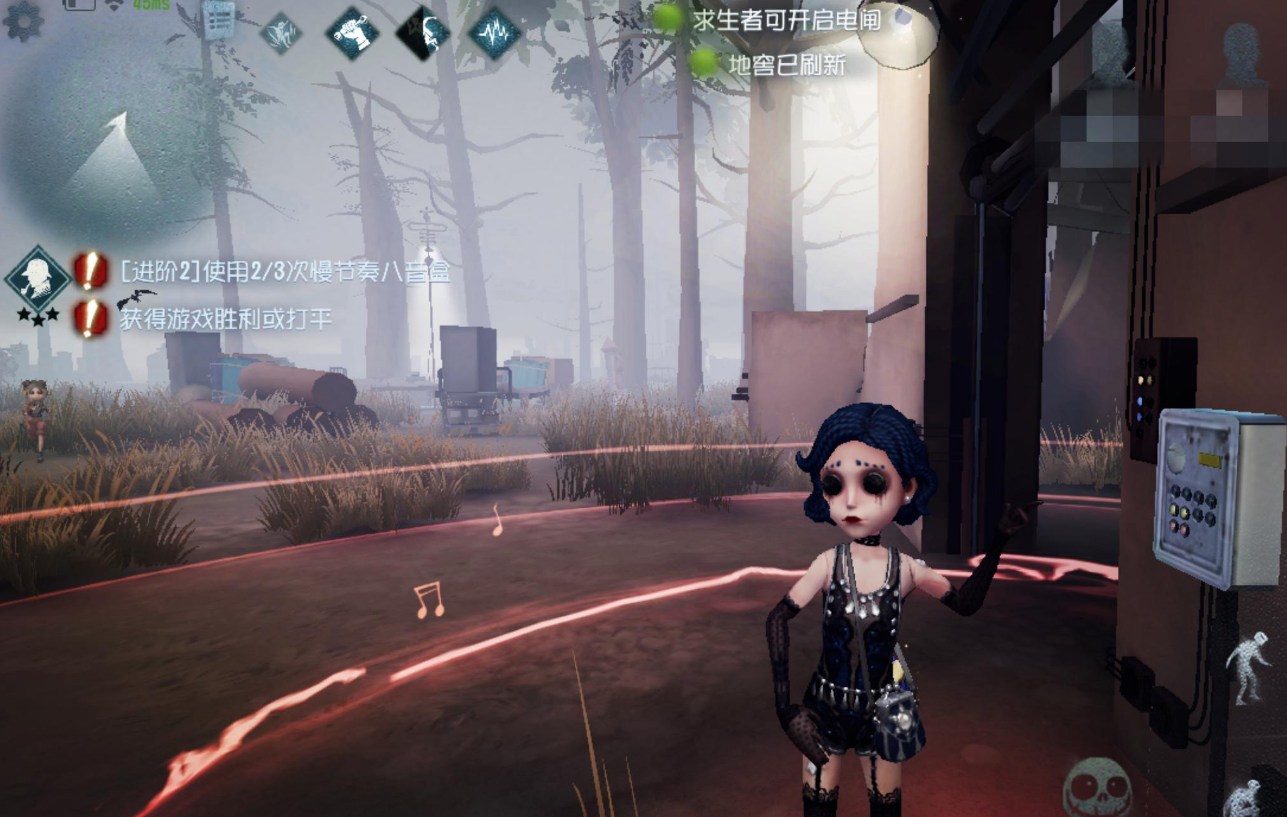This screenshot has height=817, width=1287.
Task: Select the heartbeat waveform trait icon
Action: (x=494, y=33)
